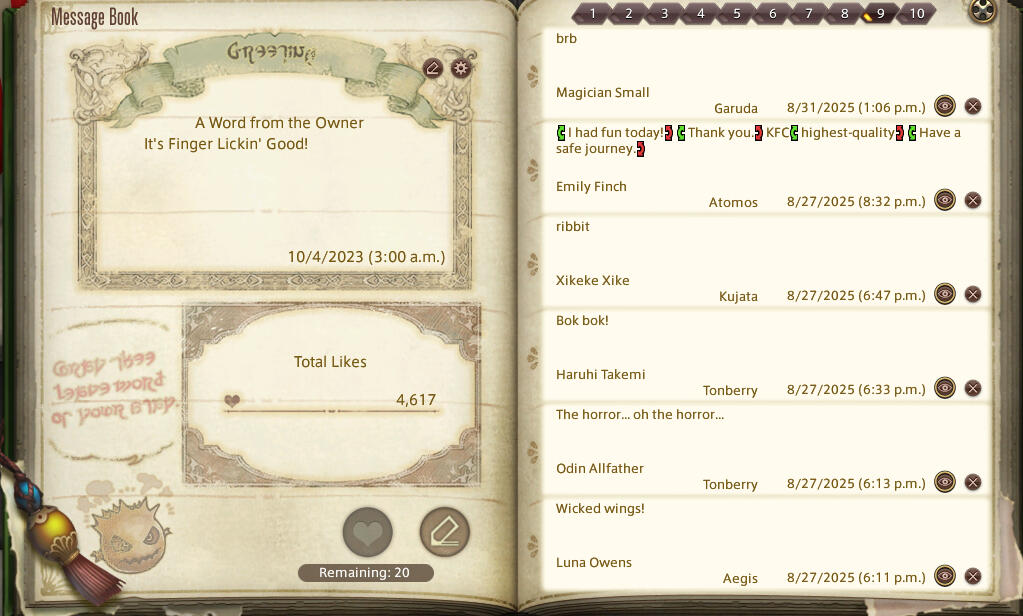Delete Xikeke Xike's ribbit message

[x=973, y=294]
